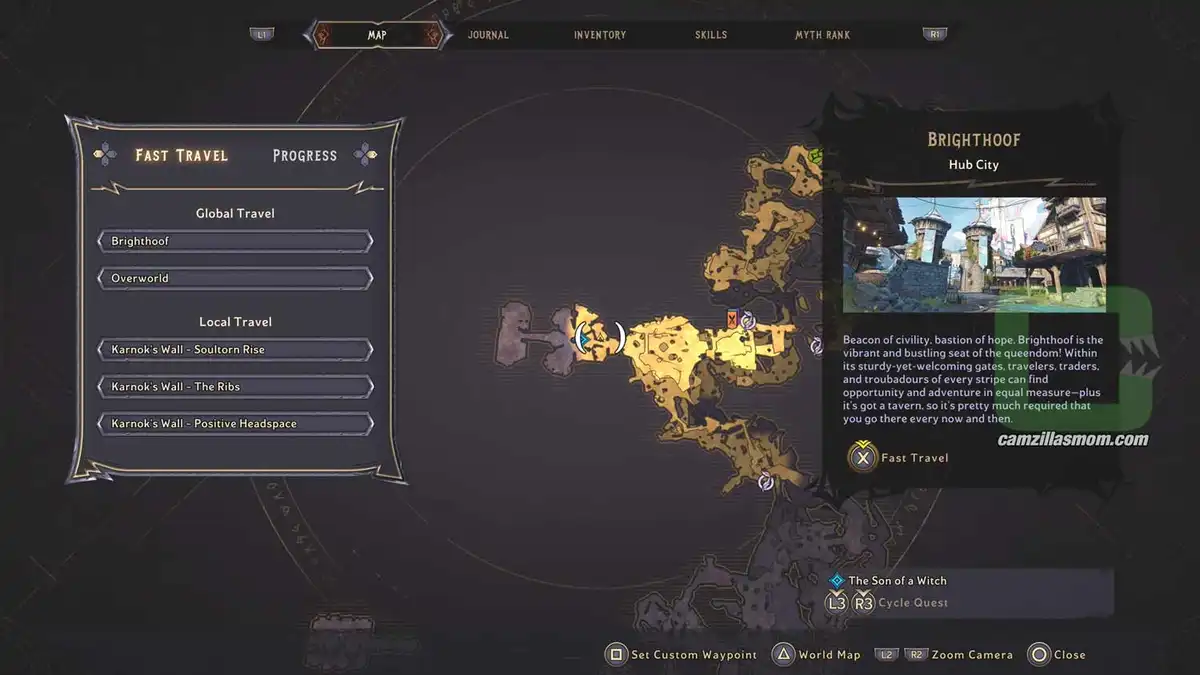Switch to the Progress panel

click(x=305, y=155)
